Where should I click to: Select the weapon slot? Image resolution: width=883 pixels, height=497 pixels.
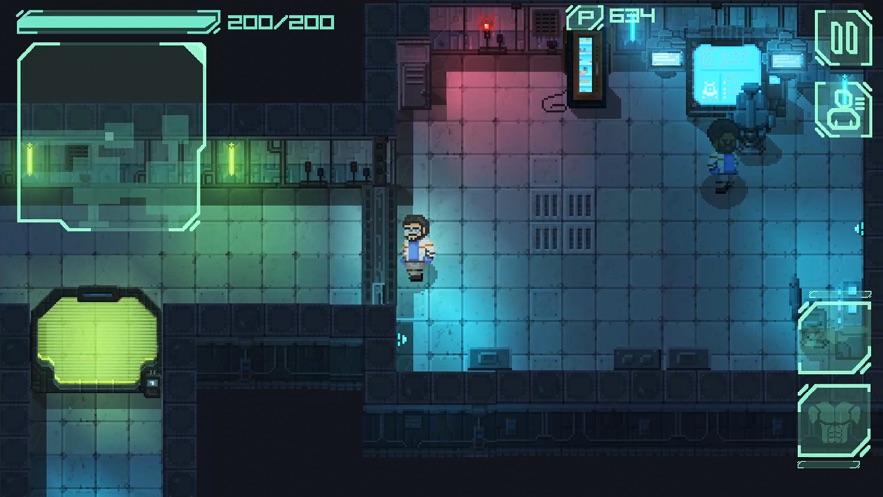click(833, 337)
